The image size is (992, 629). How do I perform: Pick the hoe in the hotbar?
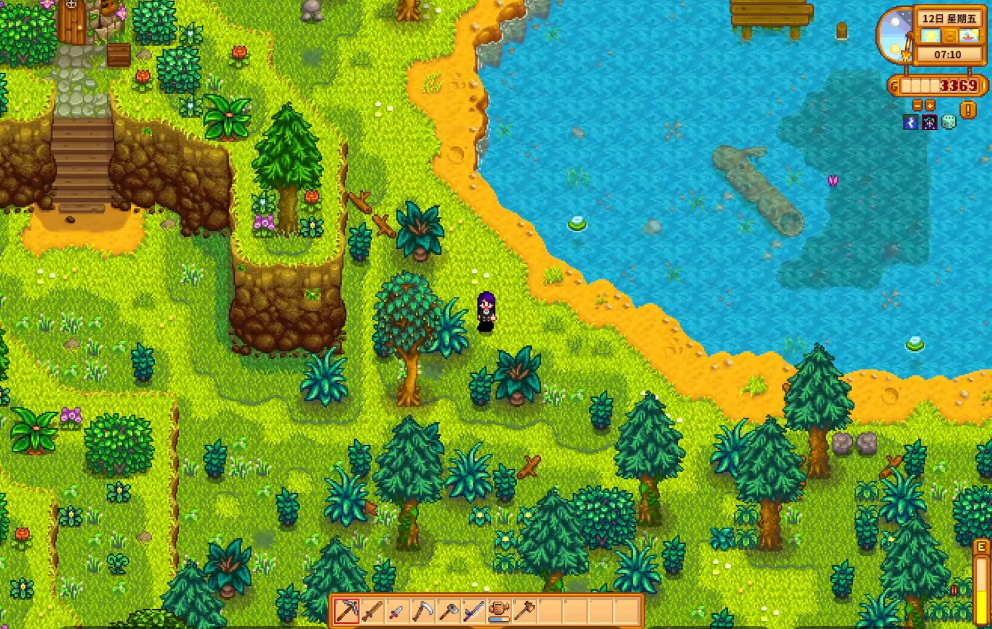pyautogui.click(x=524, y=611)
